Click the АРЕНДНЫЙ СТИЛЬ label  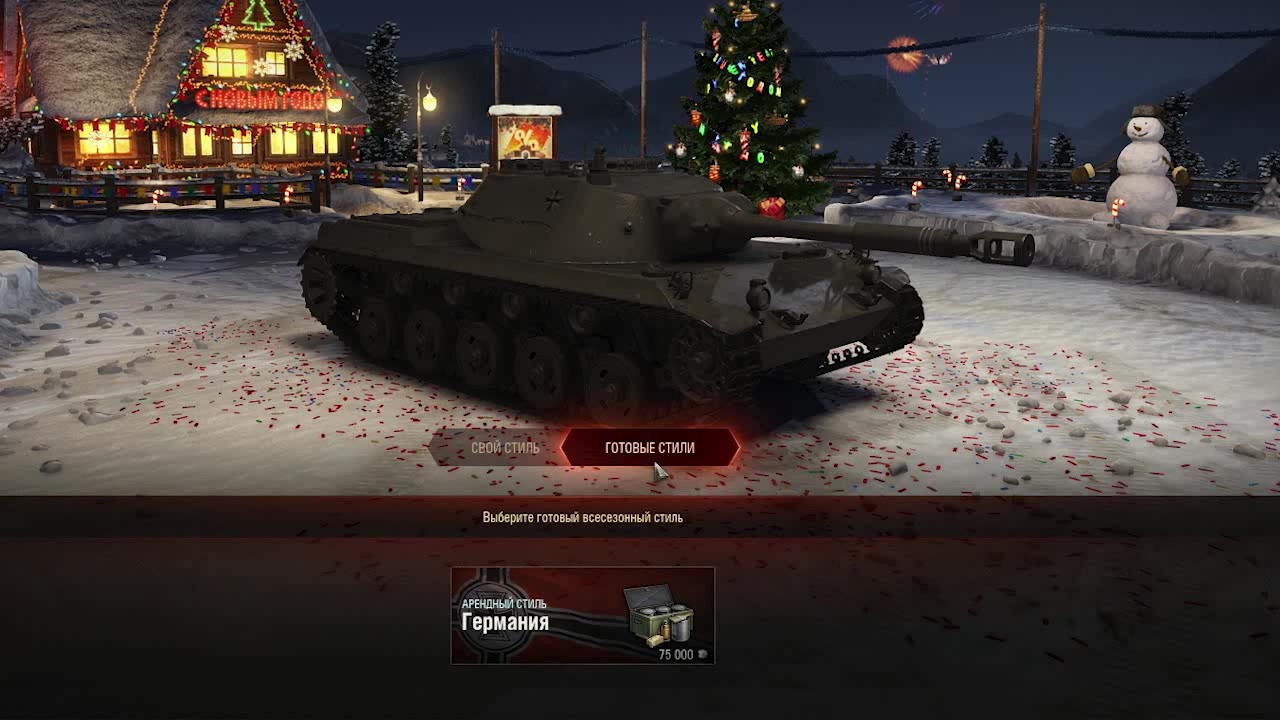505,602
